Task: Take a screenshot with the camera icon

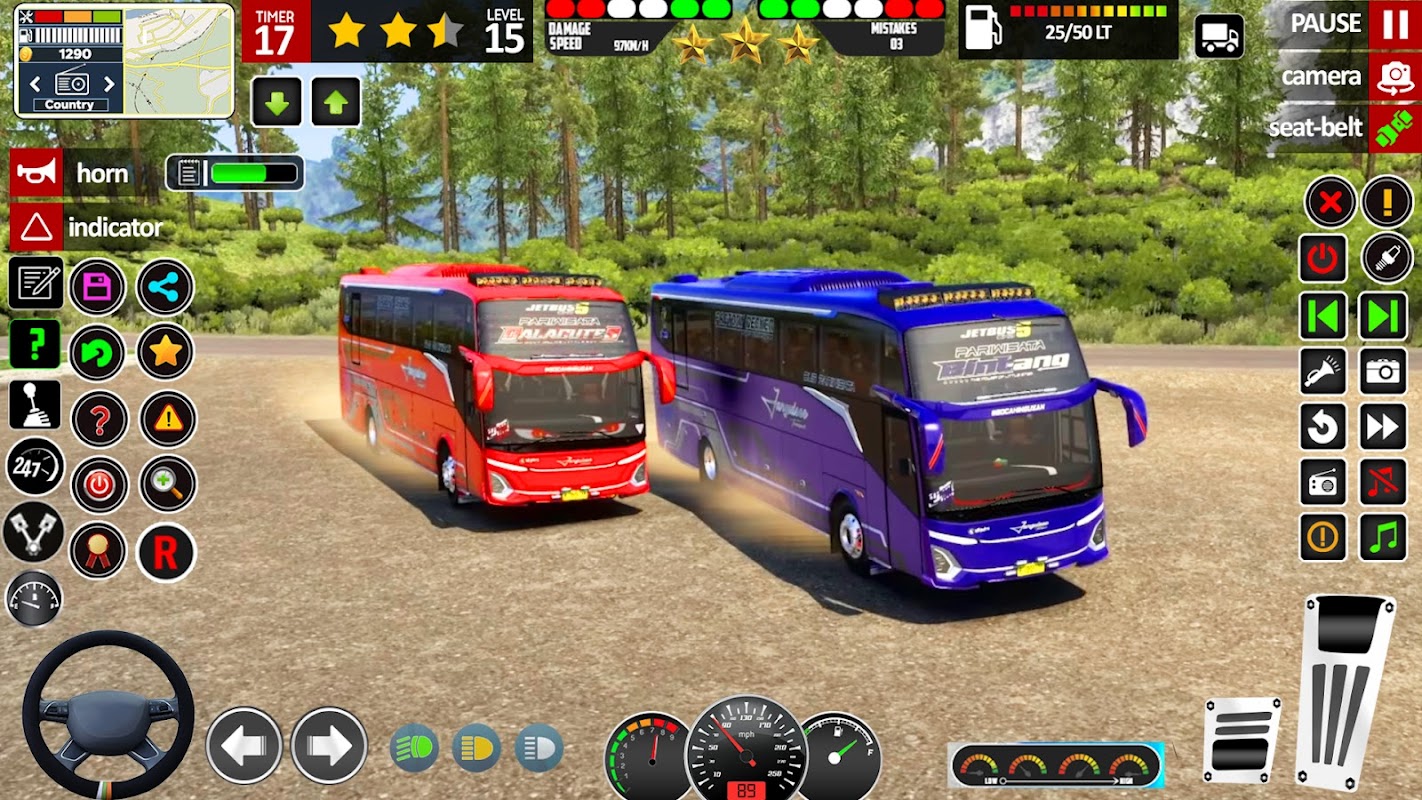Action: point(1383,372)
